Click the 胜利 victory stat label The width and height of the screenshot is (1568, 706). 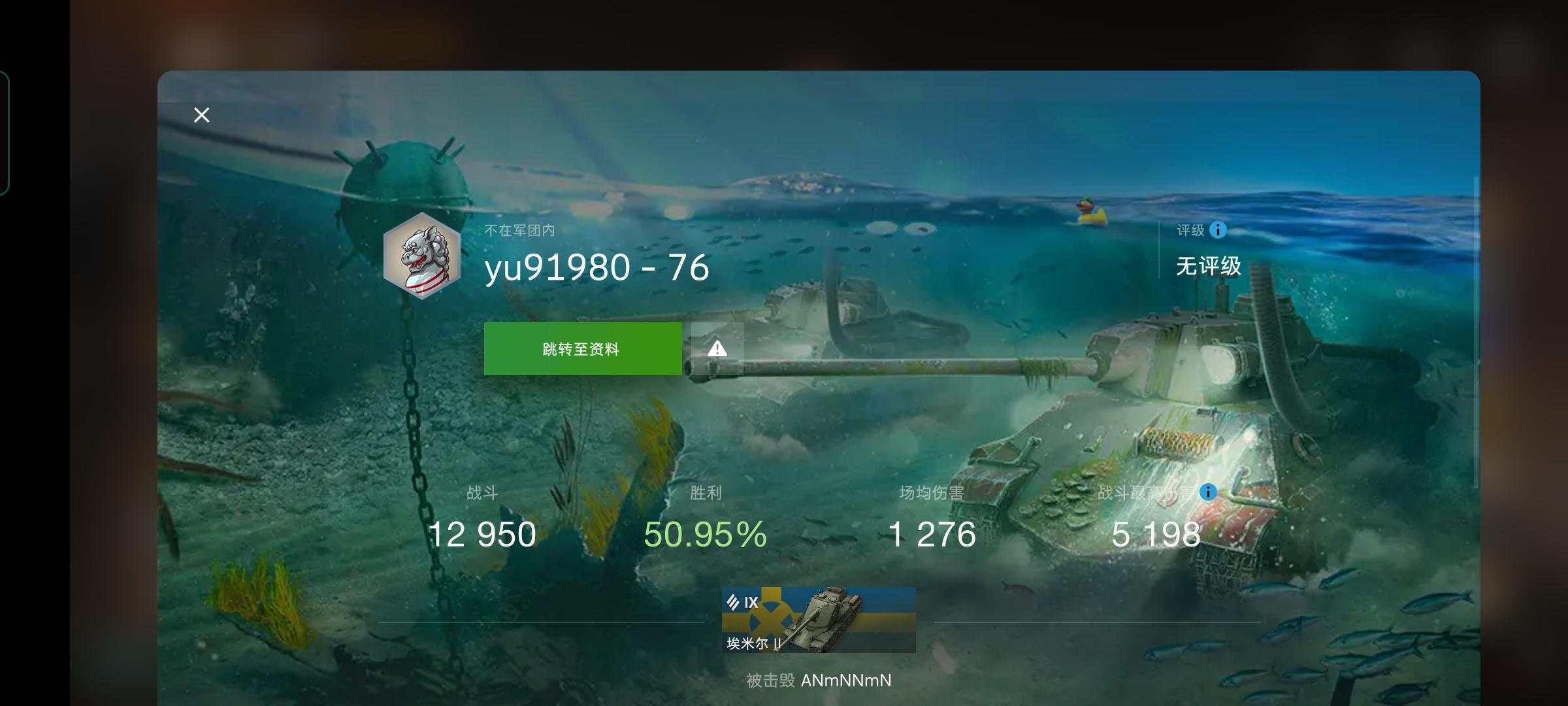point(705,492)
